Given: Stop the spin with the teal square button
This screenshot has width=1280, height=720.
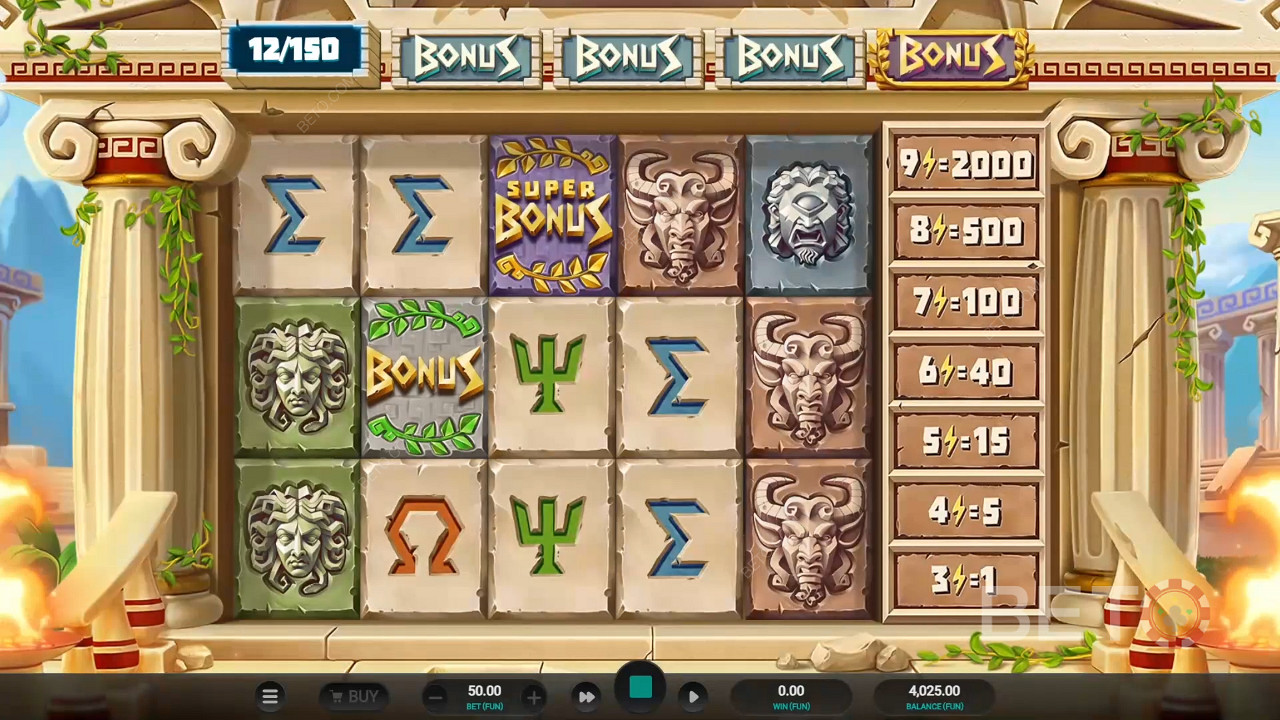Looking at the screenshot, I should [x=640, y=688].
